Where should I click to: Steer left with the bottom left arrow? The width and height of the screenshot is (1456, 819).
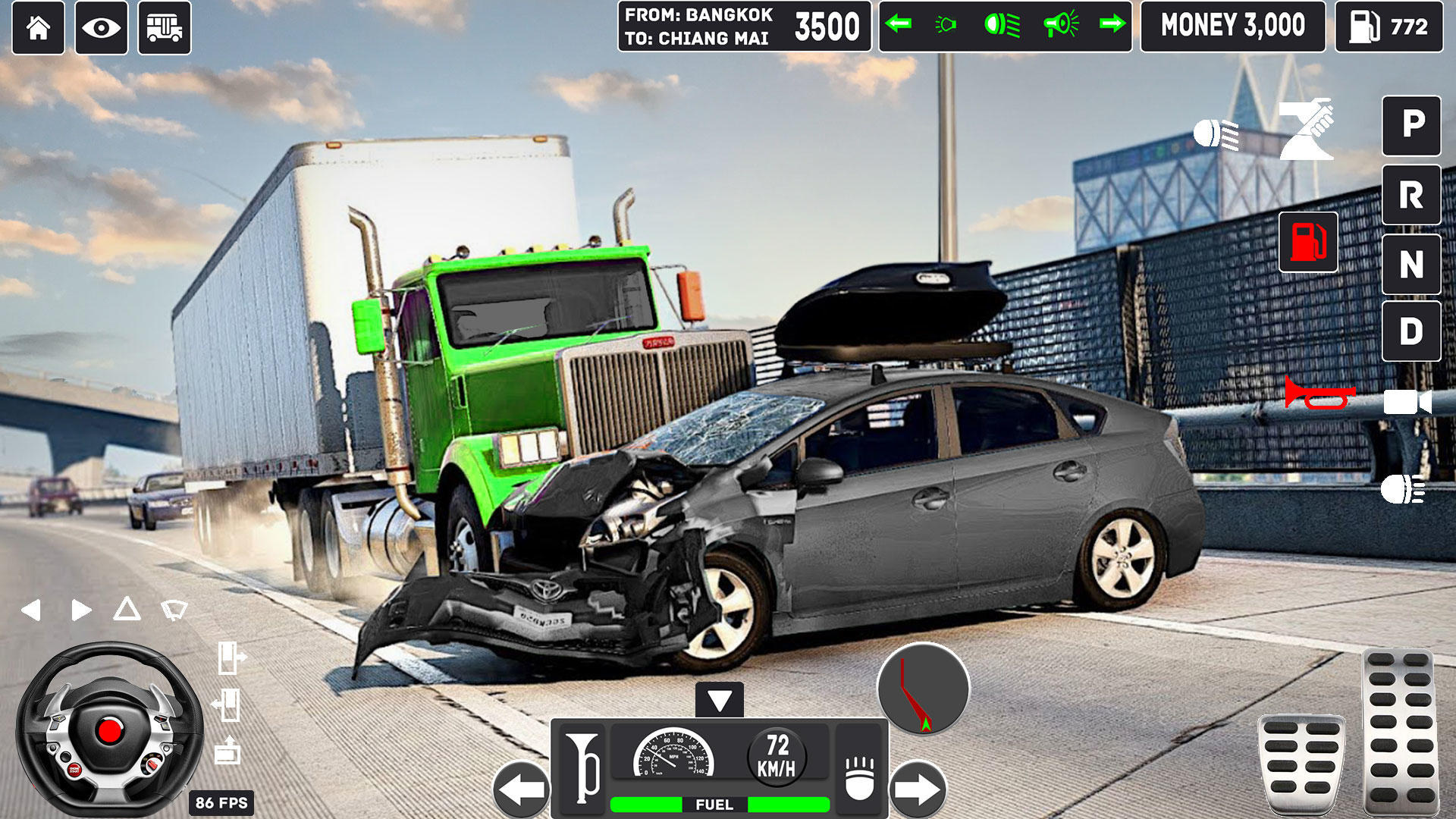point(522,789)
